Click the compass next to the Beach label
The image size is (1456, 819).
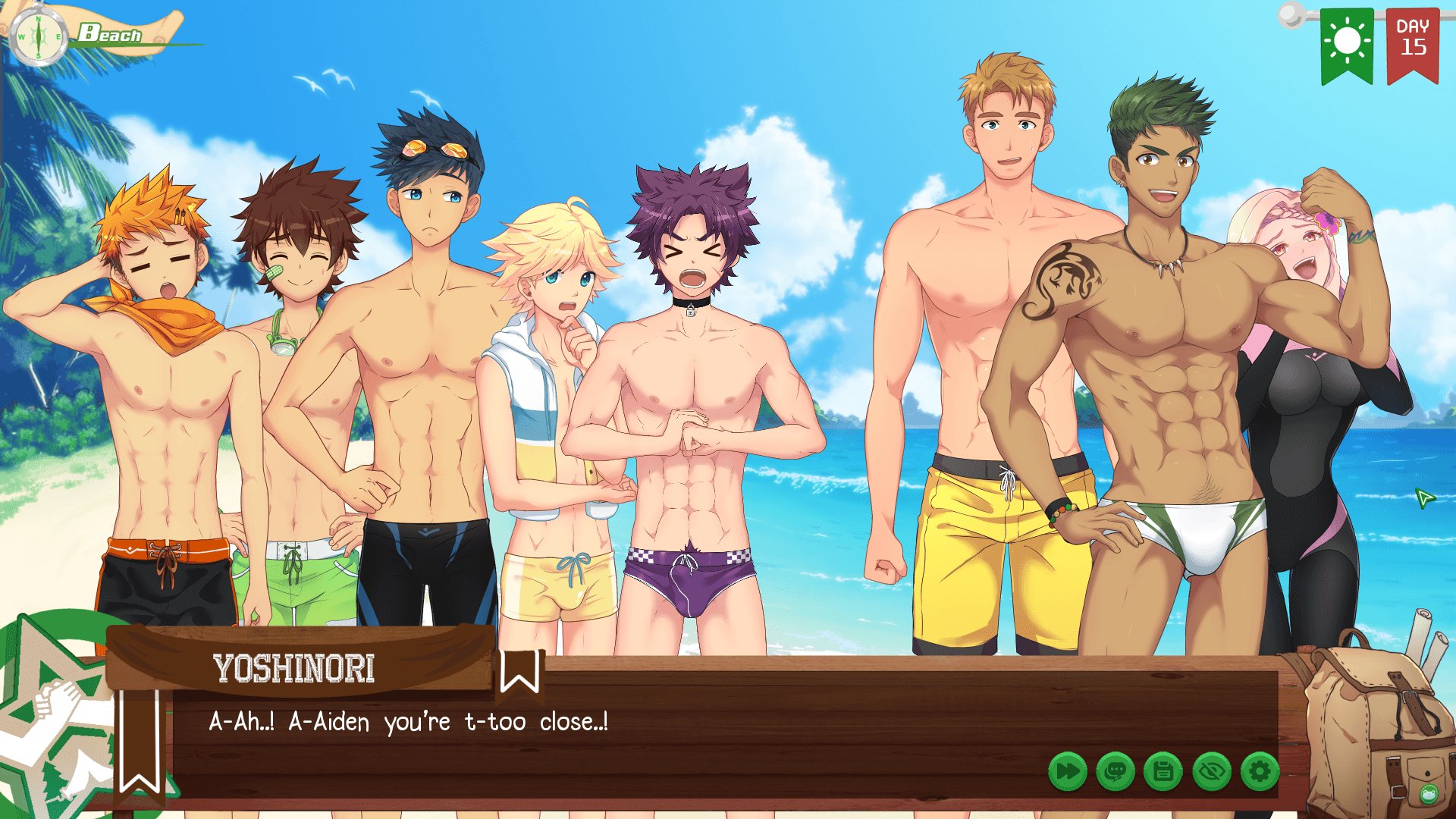38,36
